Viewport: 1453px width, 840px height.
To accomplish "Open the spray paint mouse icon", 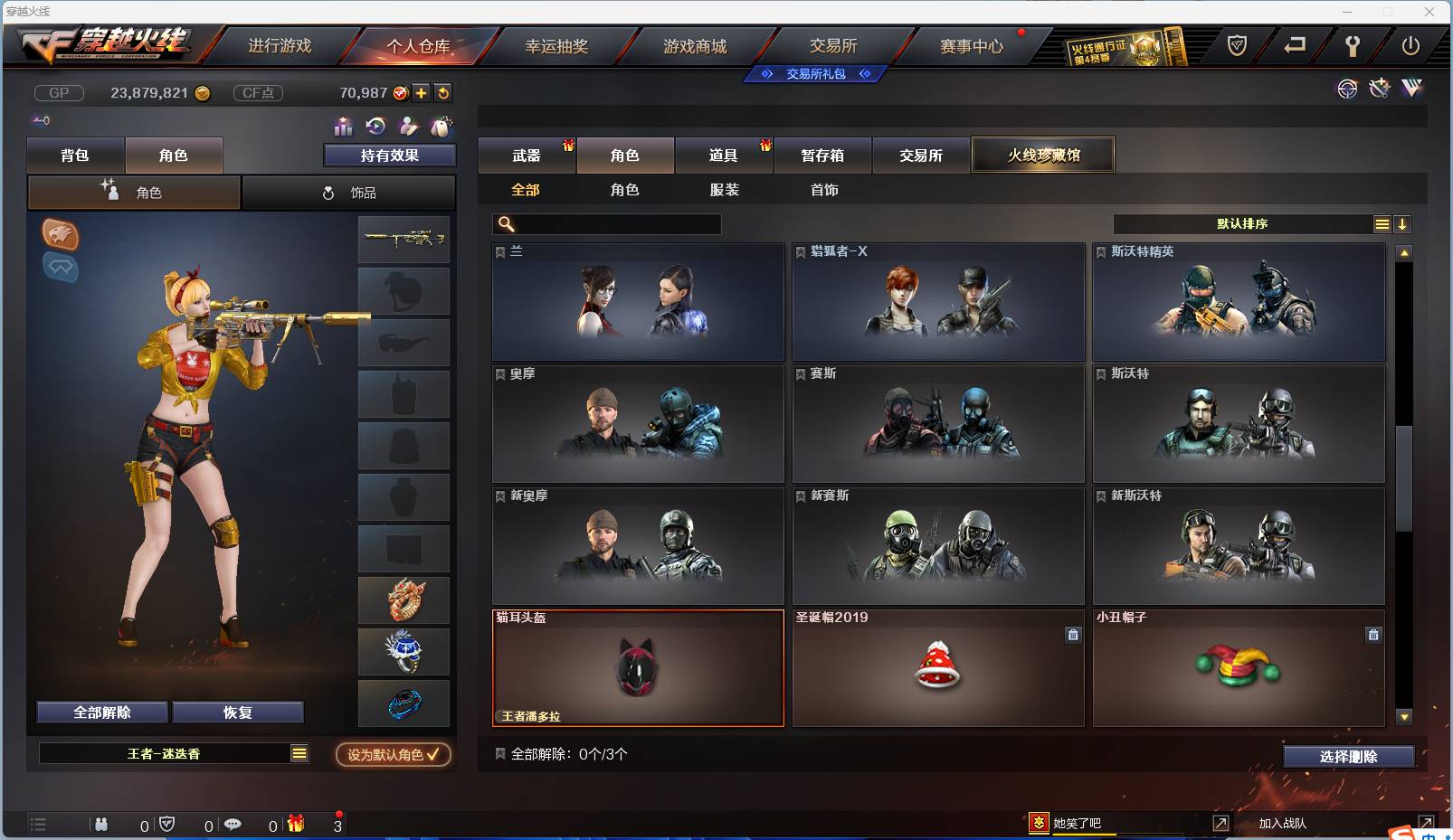I will point(442,127).
